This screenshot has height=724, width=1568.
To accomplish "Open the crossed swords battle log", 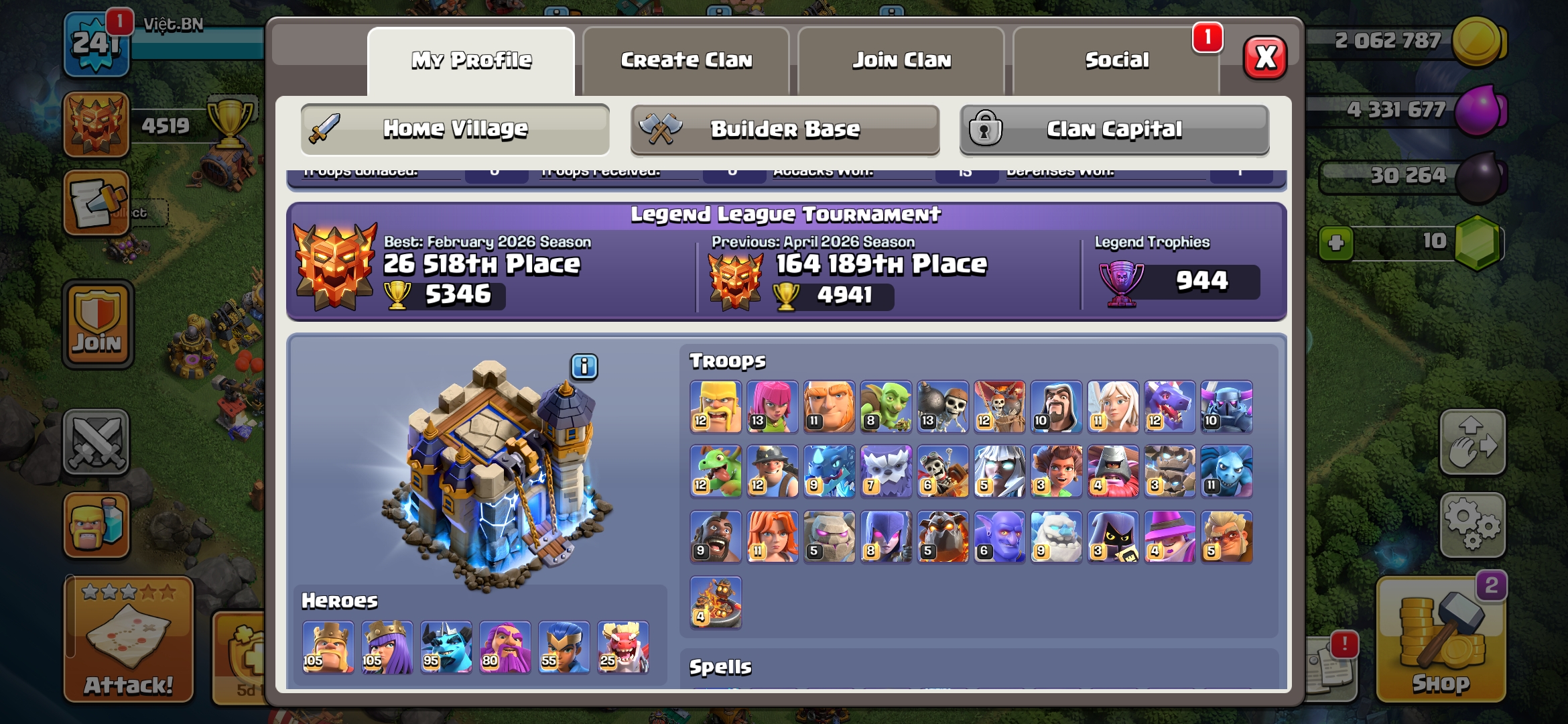I will click(x=96, y=442).
